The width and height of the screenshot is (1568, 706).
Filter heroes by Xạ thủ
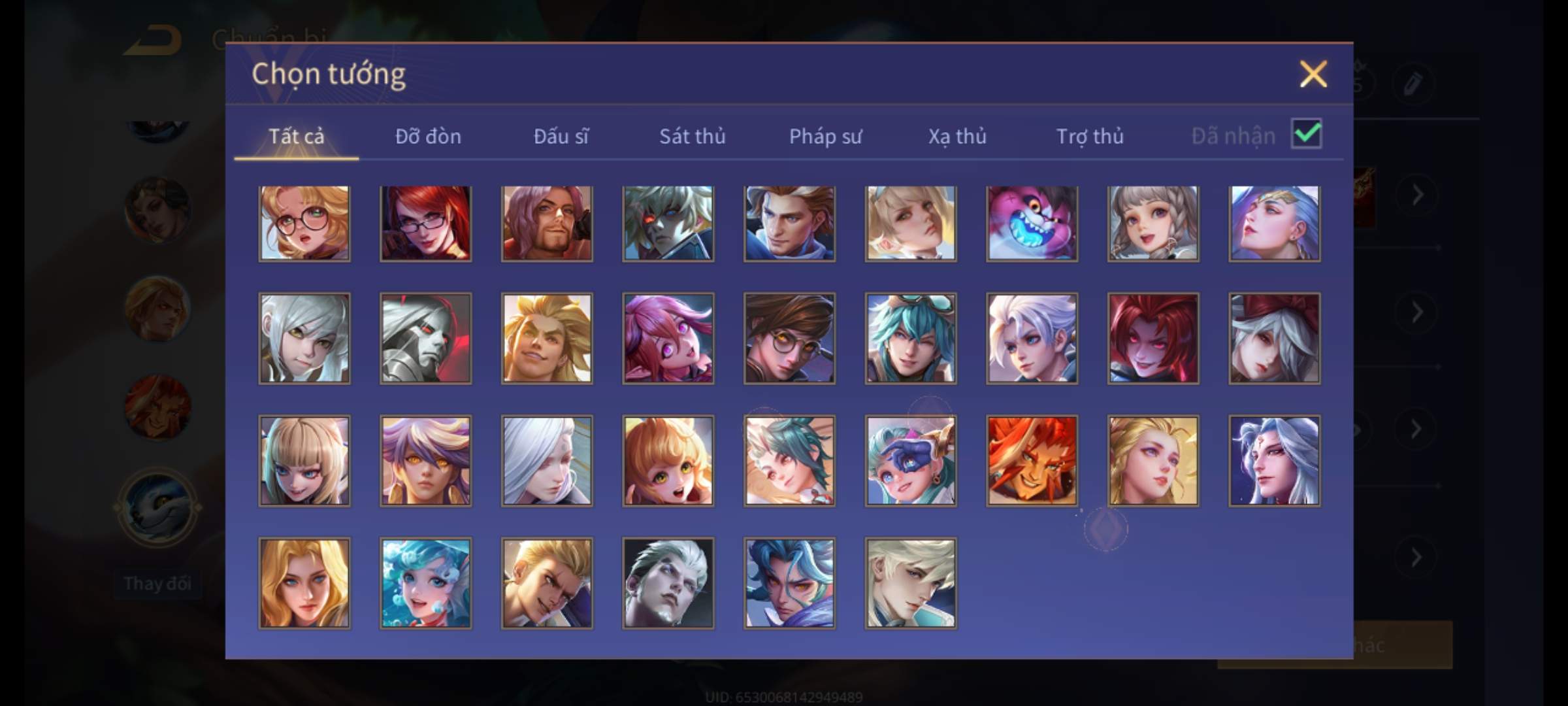[x=957, y=137]
